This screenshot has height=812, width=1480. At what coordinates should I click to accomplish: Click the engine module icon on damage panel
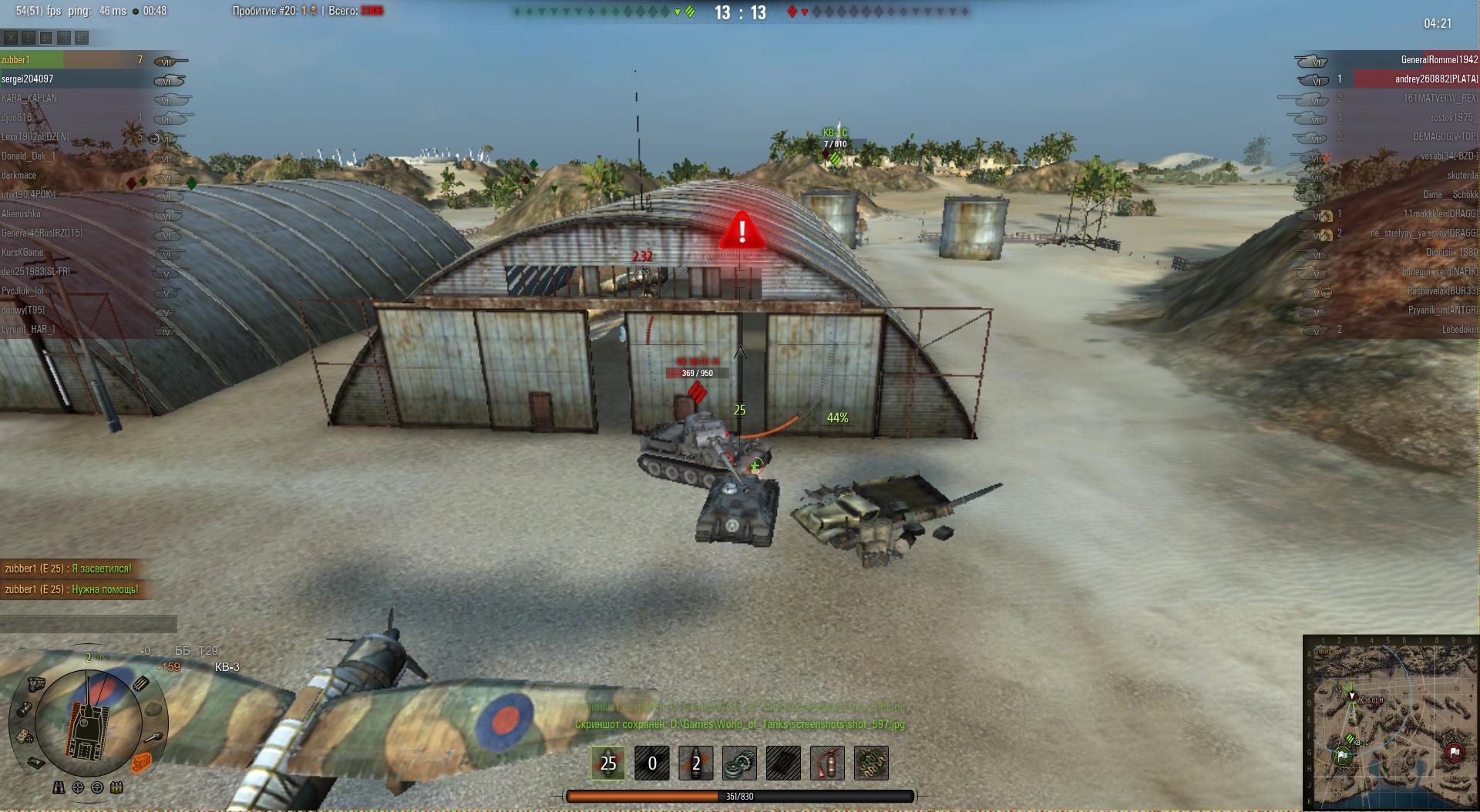point(36,683)
